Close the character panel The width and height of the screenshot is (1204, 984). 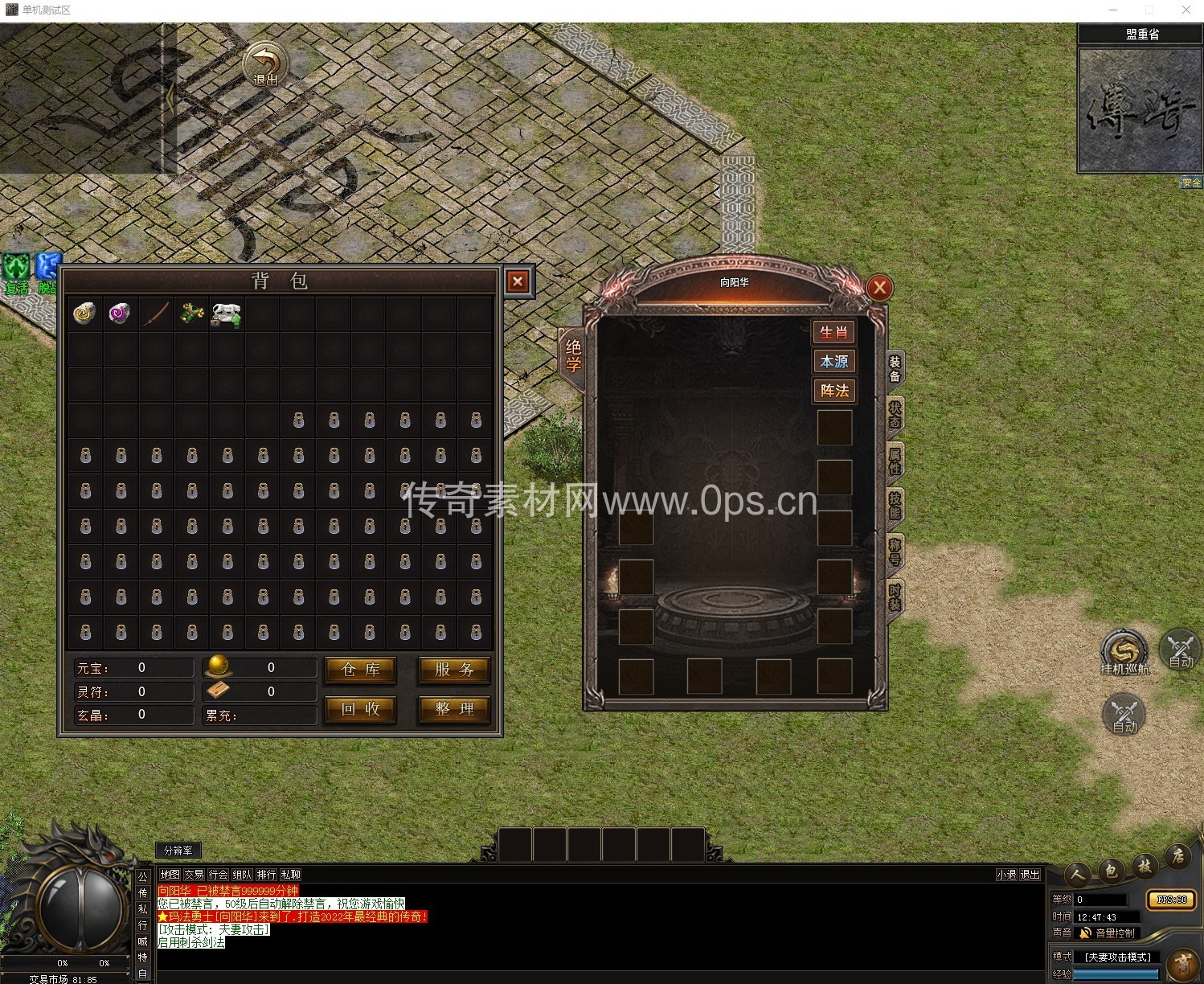879,287
